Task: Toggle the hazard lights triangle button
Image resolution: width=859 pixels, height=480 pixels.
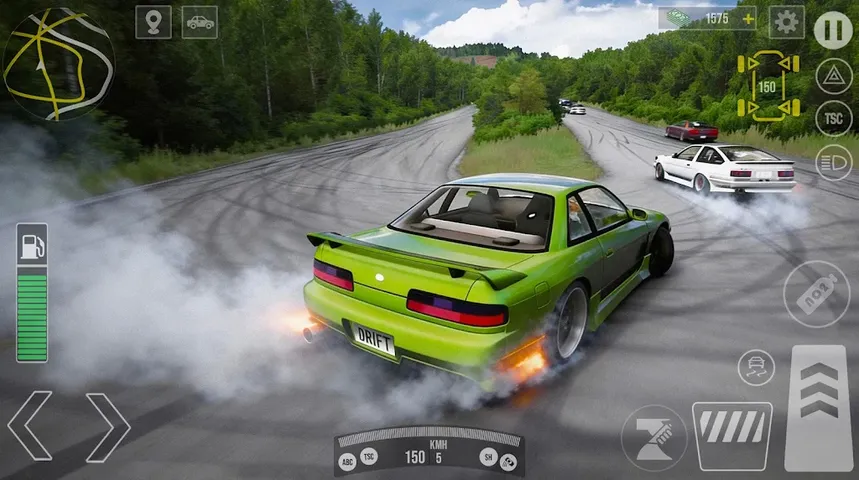Action: click(x=834, y=76)
